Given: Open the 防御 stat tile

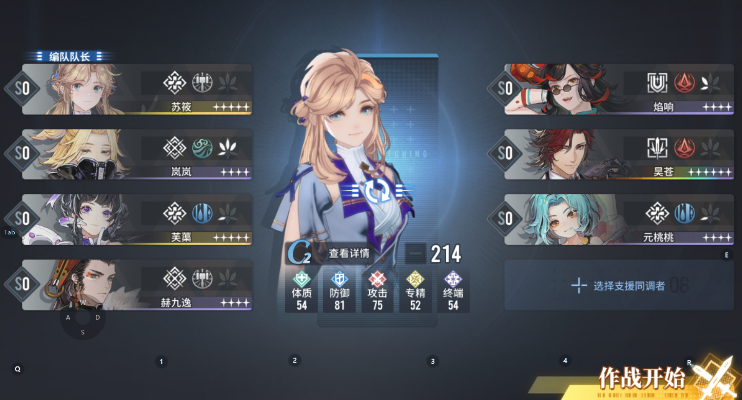Looking at the screenshot, I should [x=338, y=291].
